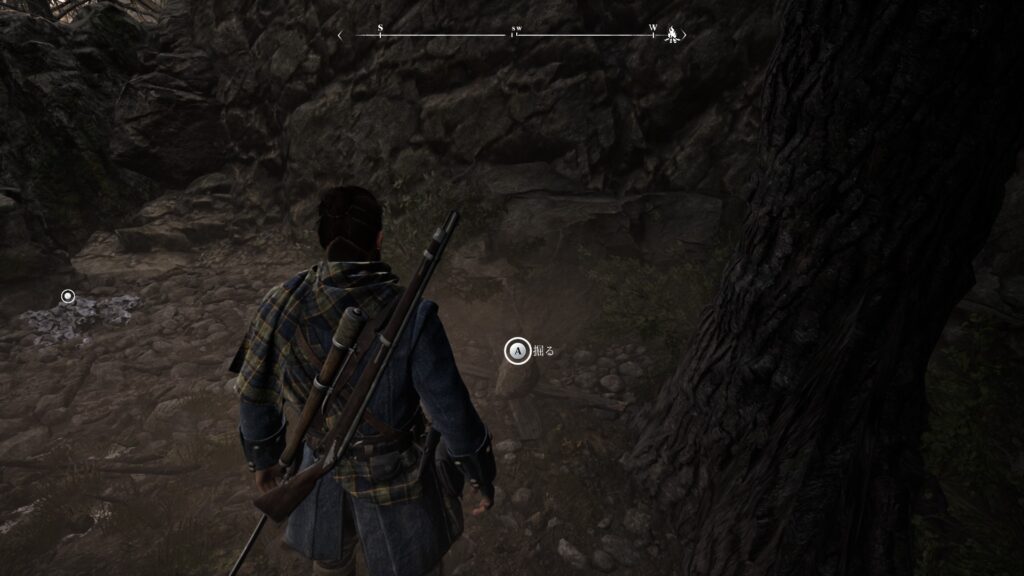The image size is (1024, 576).
Task: Select the circular interaction marker by the rubble
Action: [x=68, y=296]
